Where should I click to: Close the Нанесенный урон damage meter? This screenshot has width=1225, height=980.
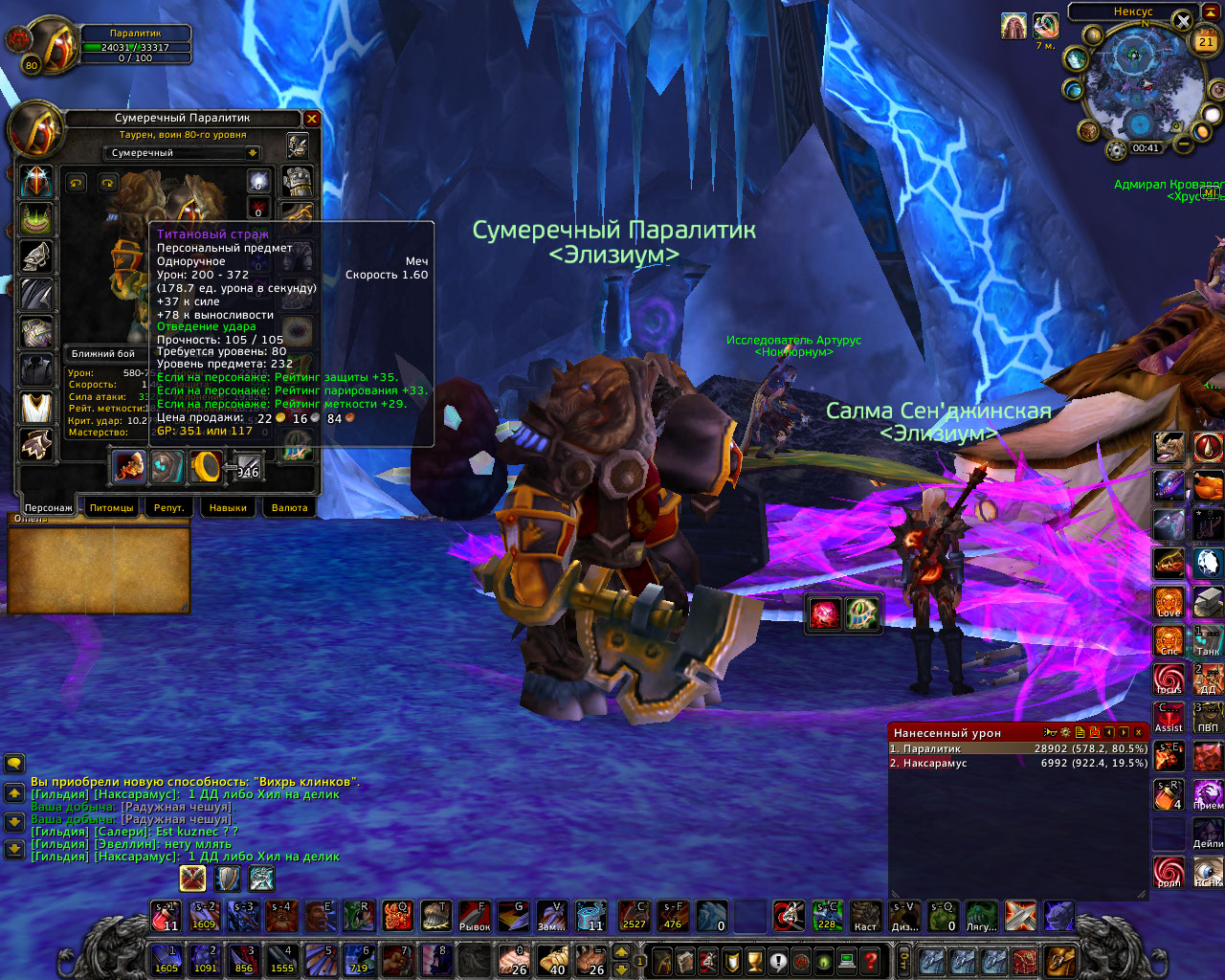(1138, 732)
